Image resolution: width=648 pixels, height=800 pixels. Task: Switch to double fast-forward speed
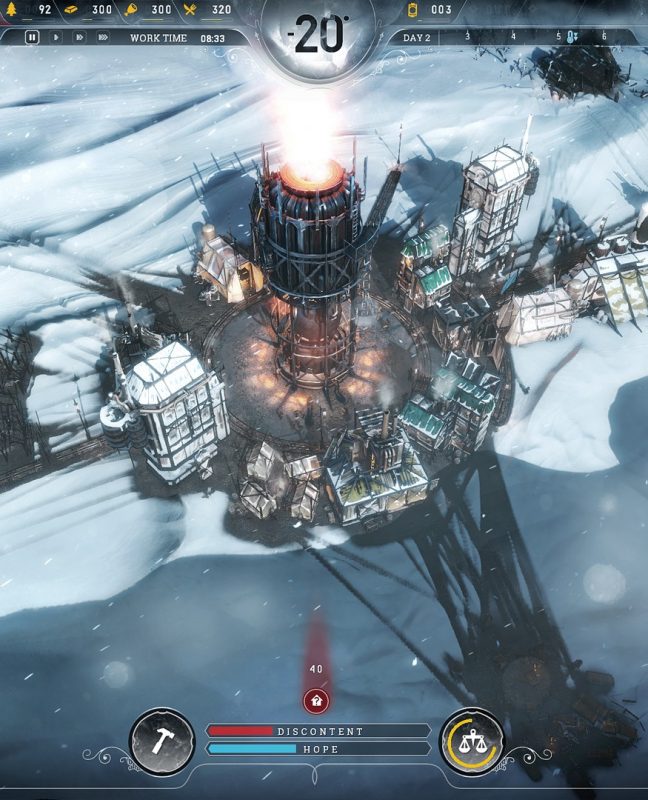[79, 37]
